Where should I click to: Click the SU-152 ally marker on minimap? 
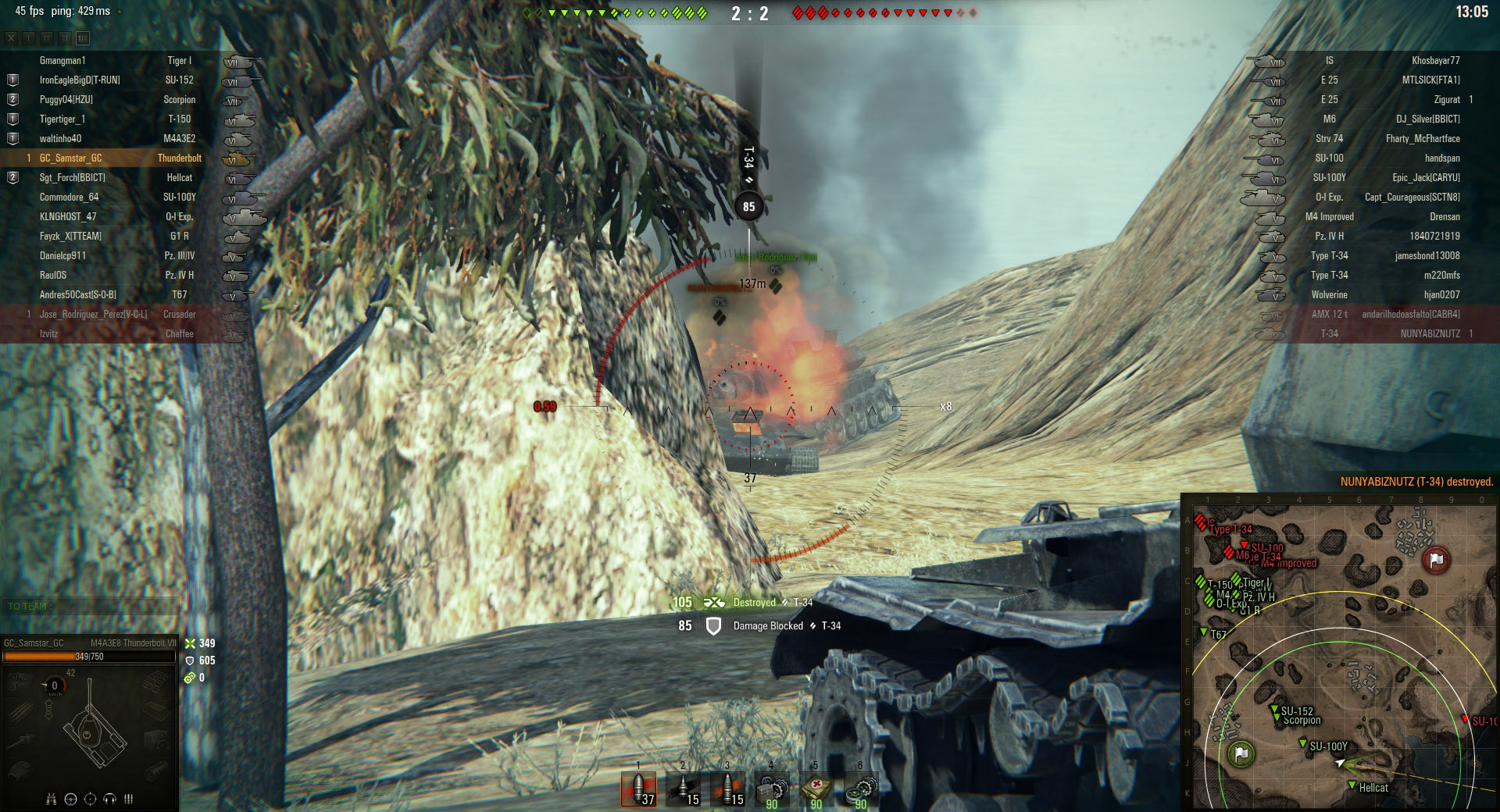1275,709
